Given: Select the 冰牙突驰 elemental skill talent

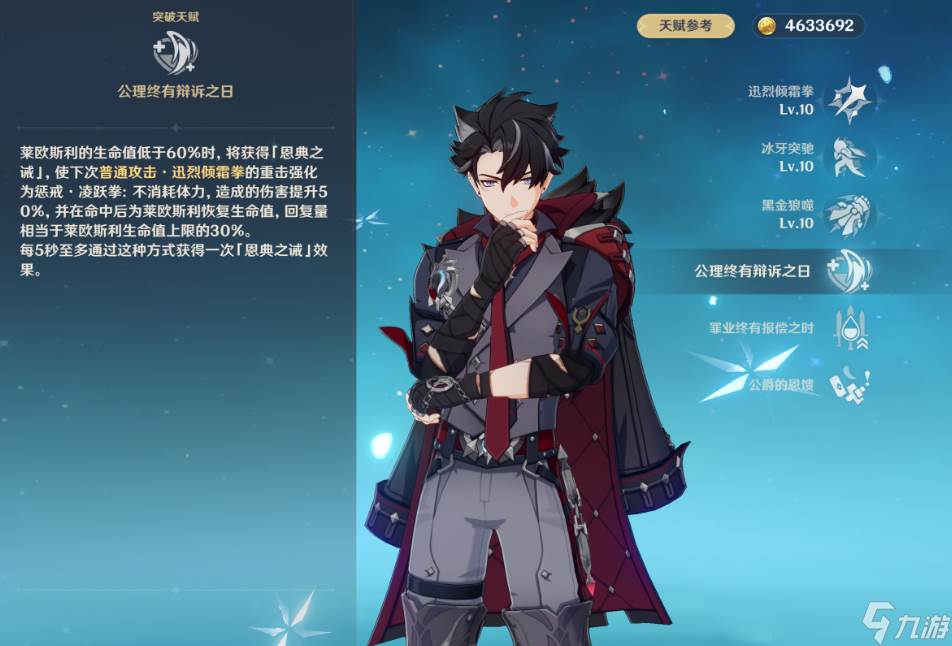Looking at the screenshot, I should (851, 156).
